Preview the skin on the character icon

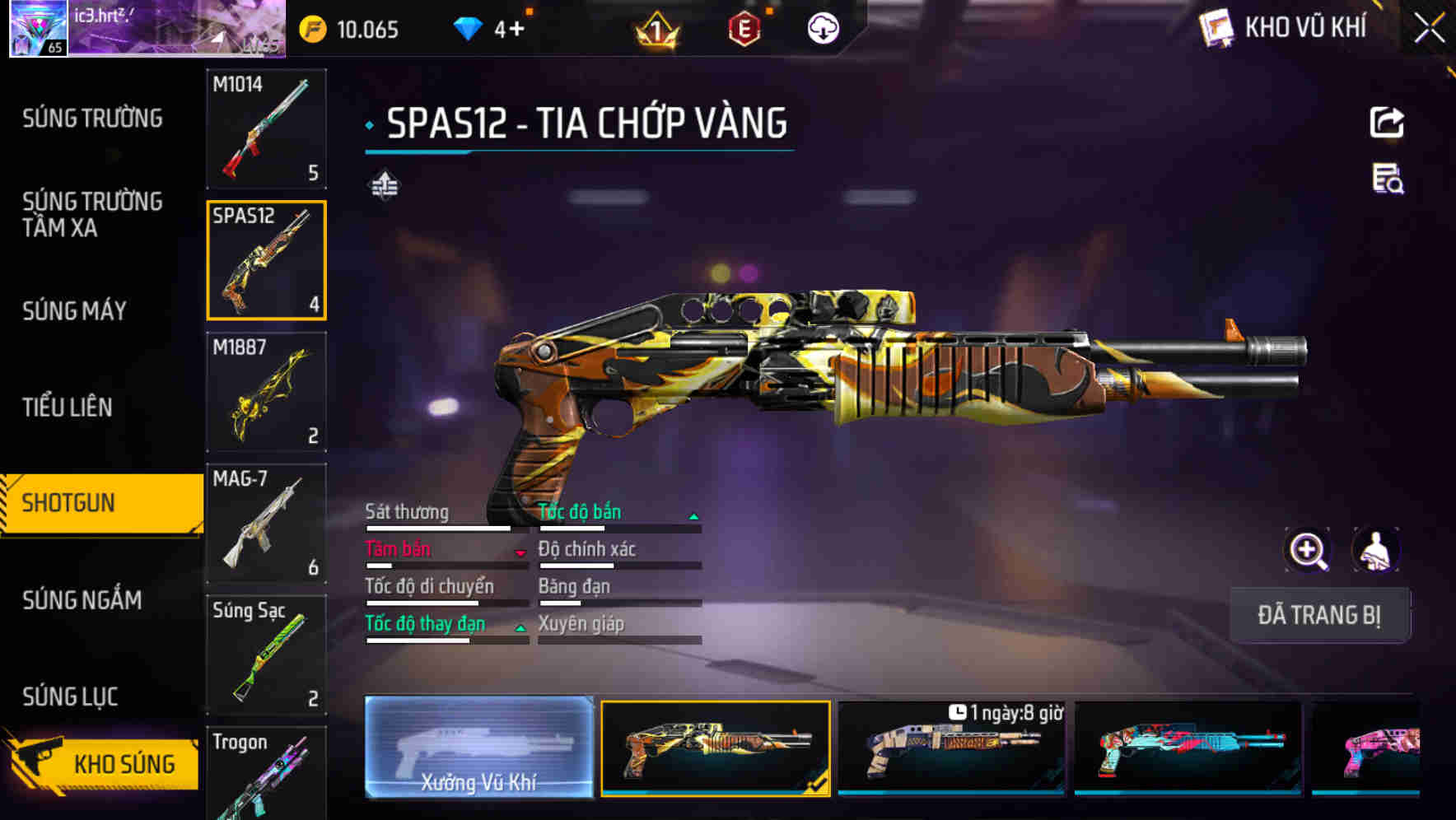click(x=1375, y=550)
